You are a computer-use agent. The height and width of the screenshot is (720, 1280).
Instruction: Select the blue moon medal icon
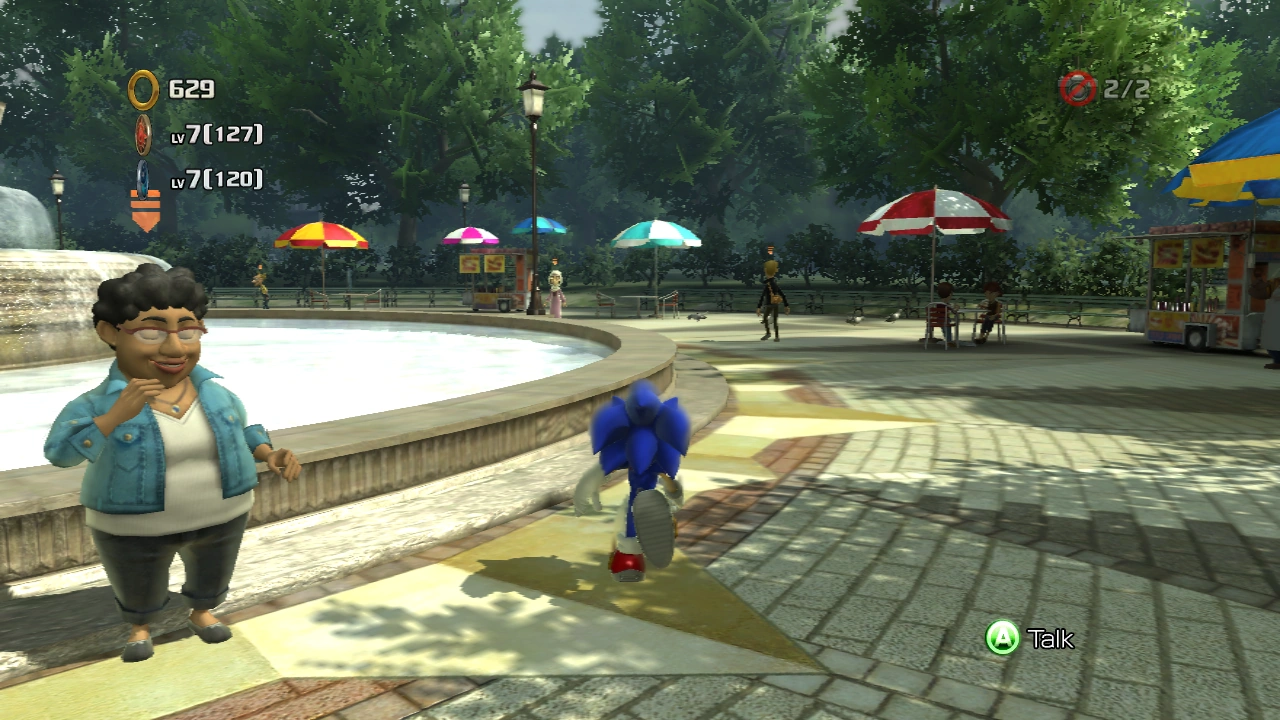coord(143,178)
